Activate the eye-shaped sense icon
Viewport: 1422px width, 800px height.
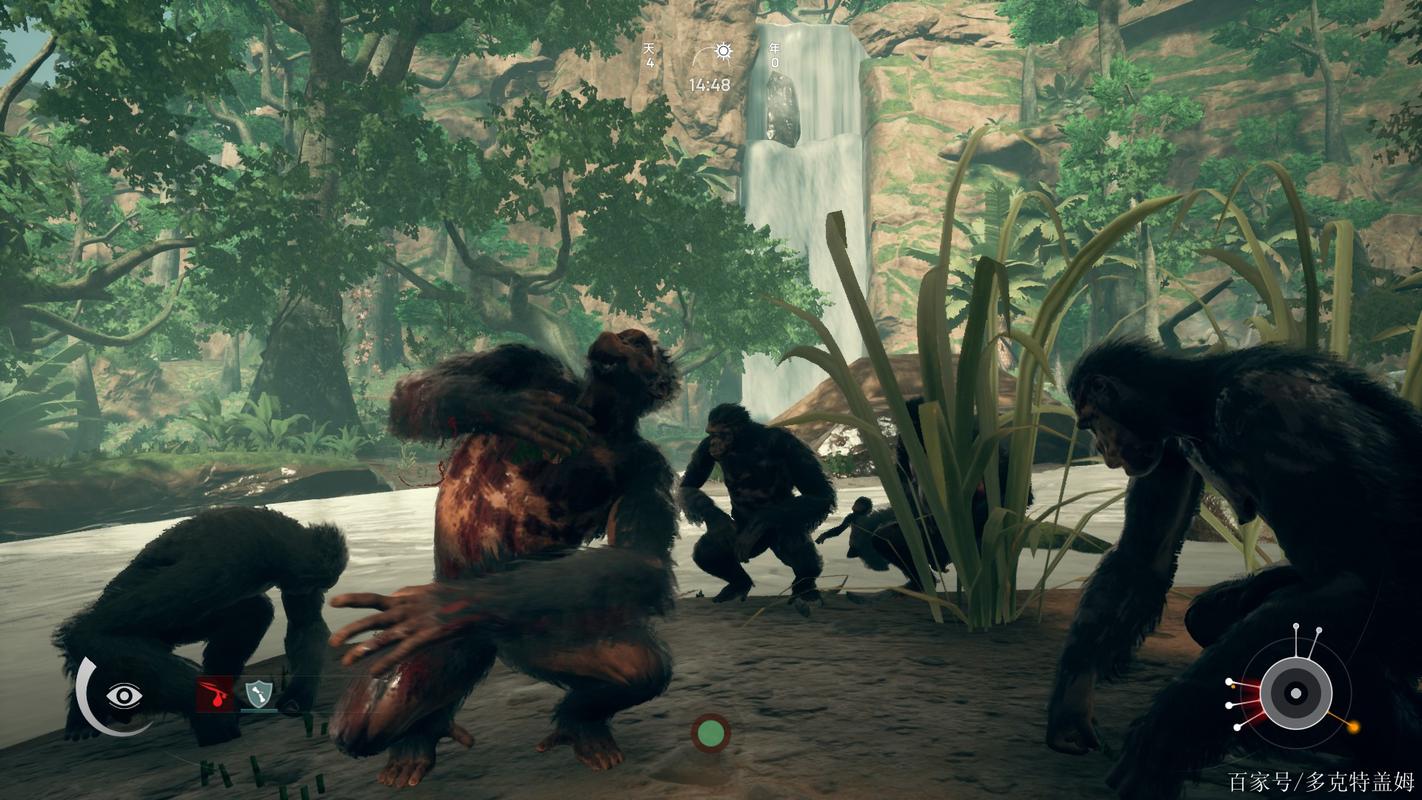pos(124,695)
